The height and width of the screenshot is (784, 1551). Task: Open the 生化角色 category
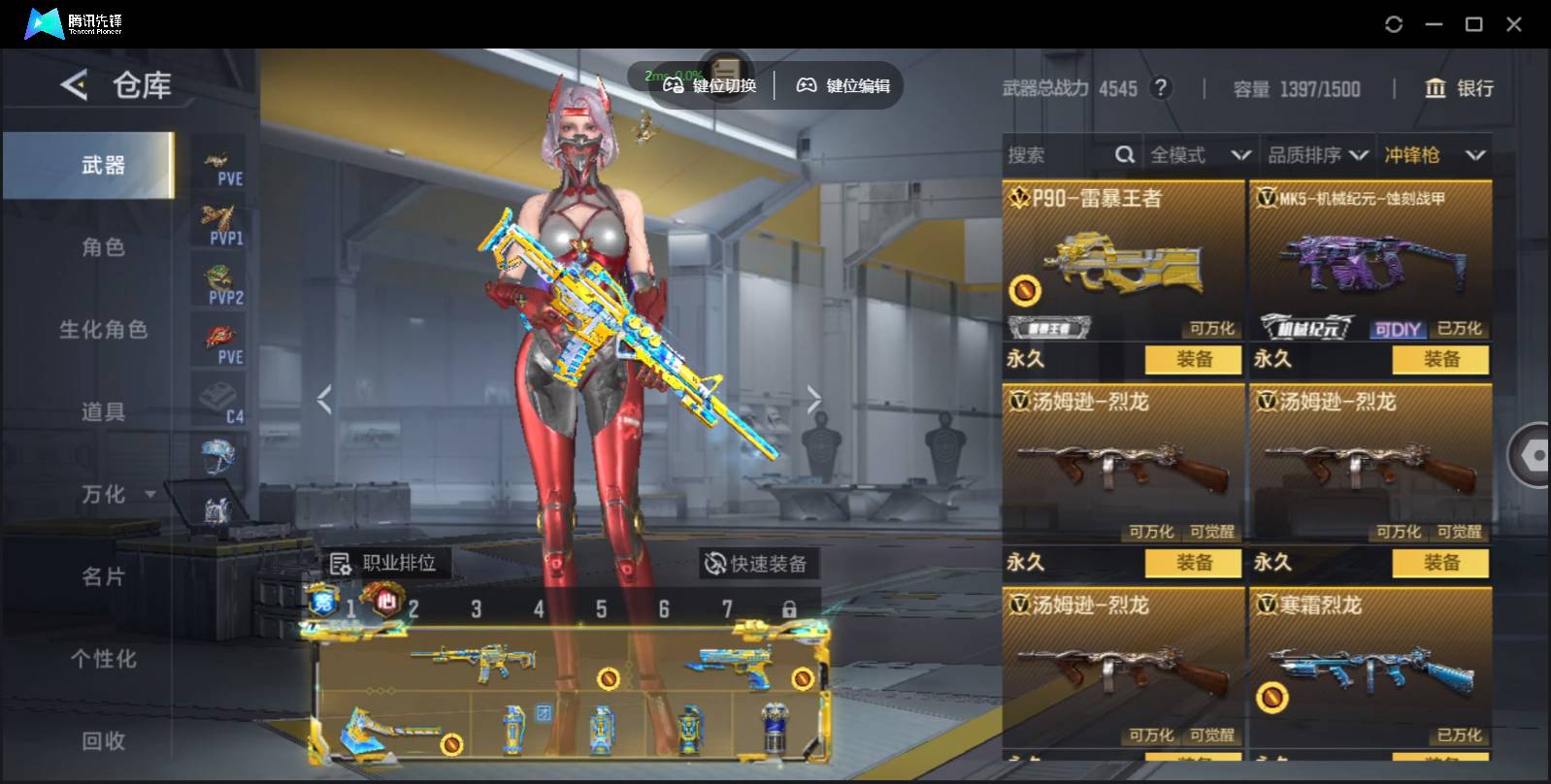(x=103, y=330)
